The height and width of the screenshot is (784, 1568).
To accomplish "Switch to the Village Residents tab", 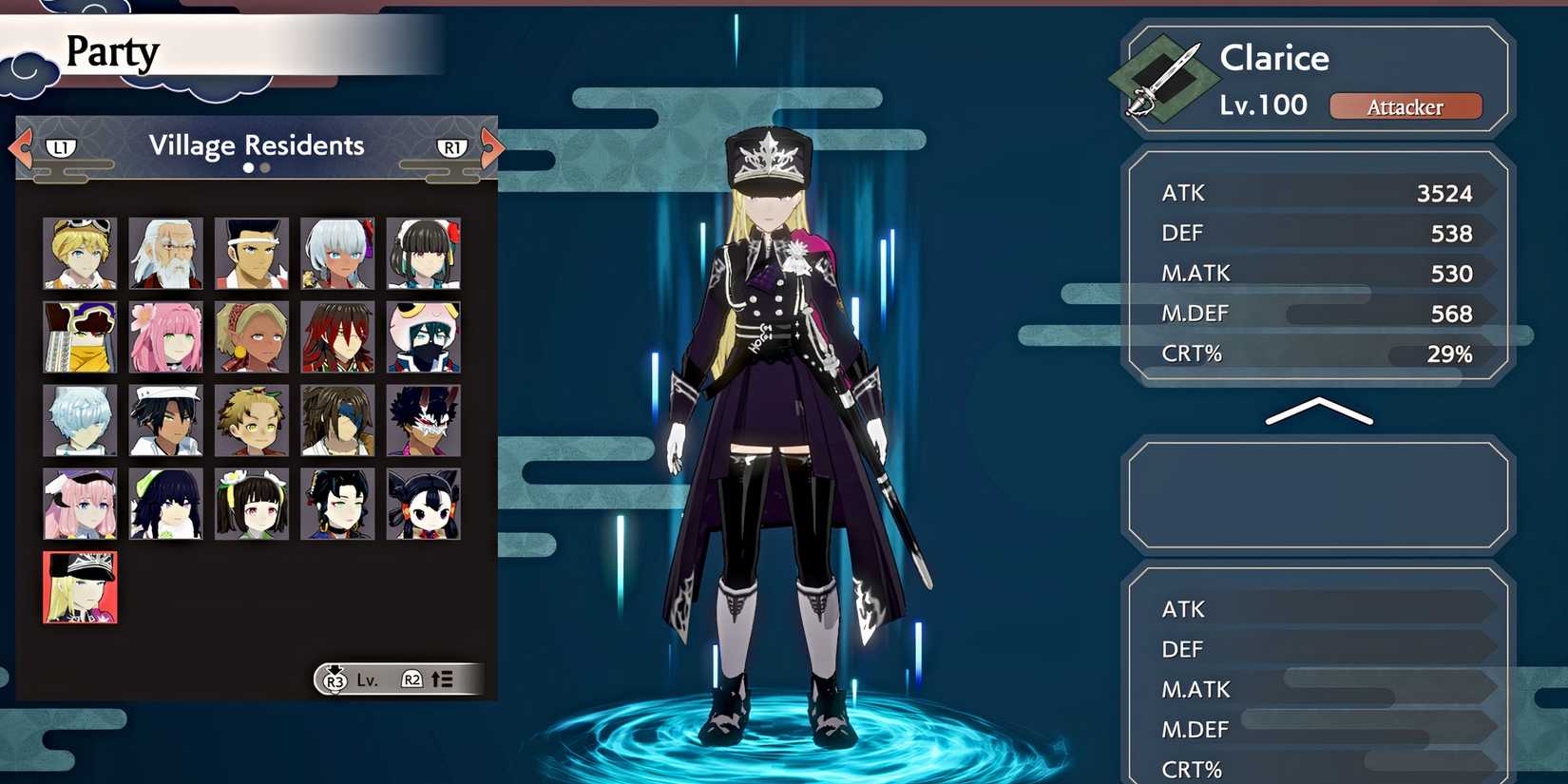I will click(257, 145).
